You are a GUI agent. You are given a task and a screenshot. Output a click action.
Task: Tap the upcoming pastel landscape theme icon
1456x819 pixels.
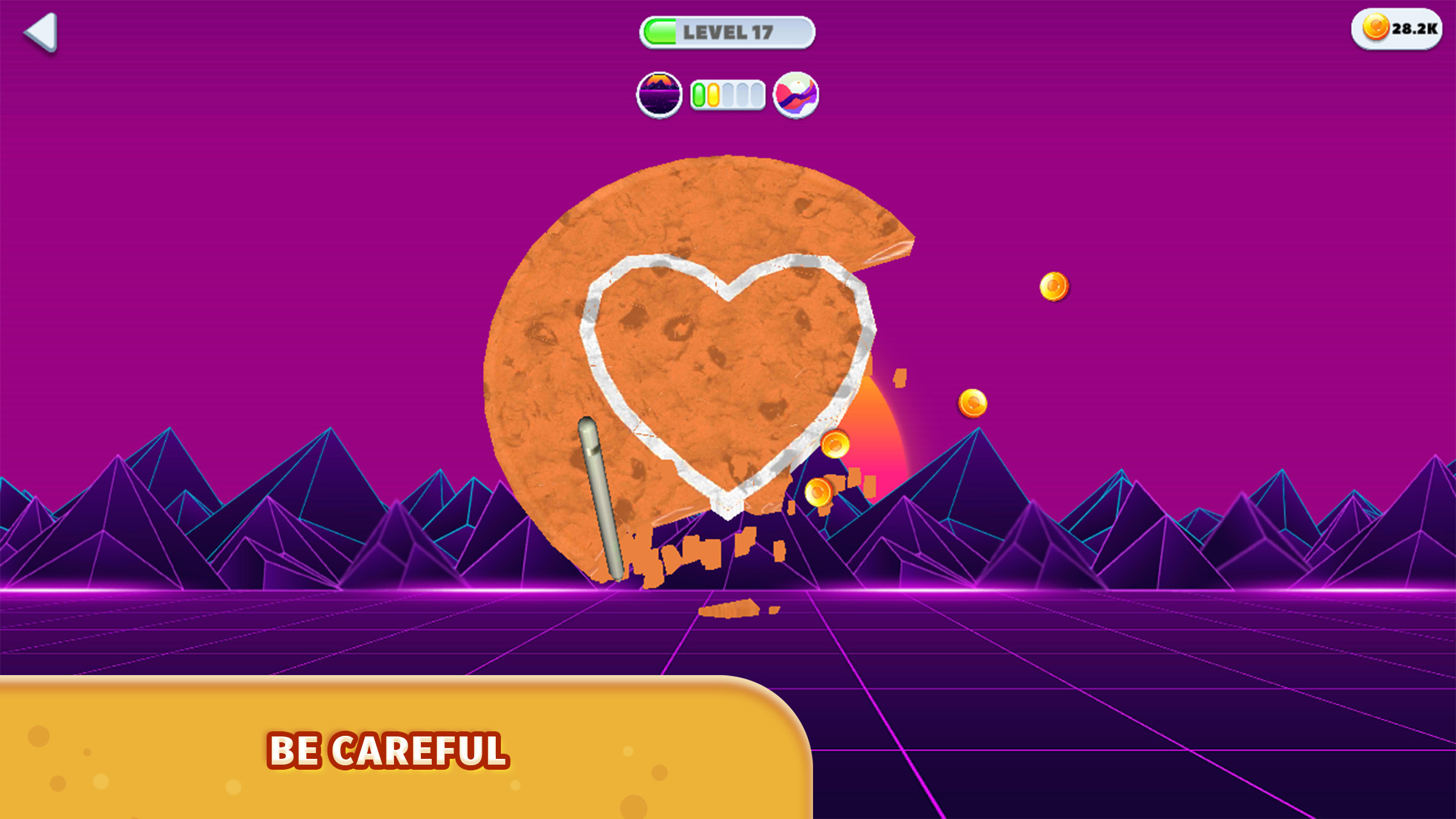[795, 95]
